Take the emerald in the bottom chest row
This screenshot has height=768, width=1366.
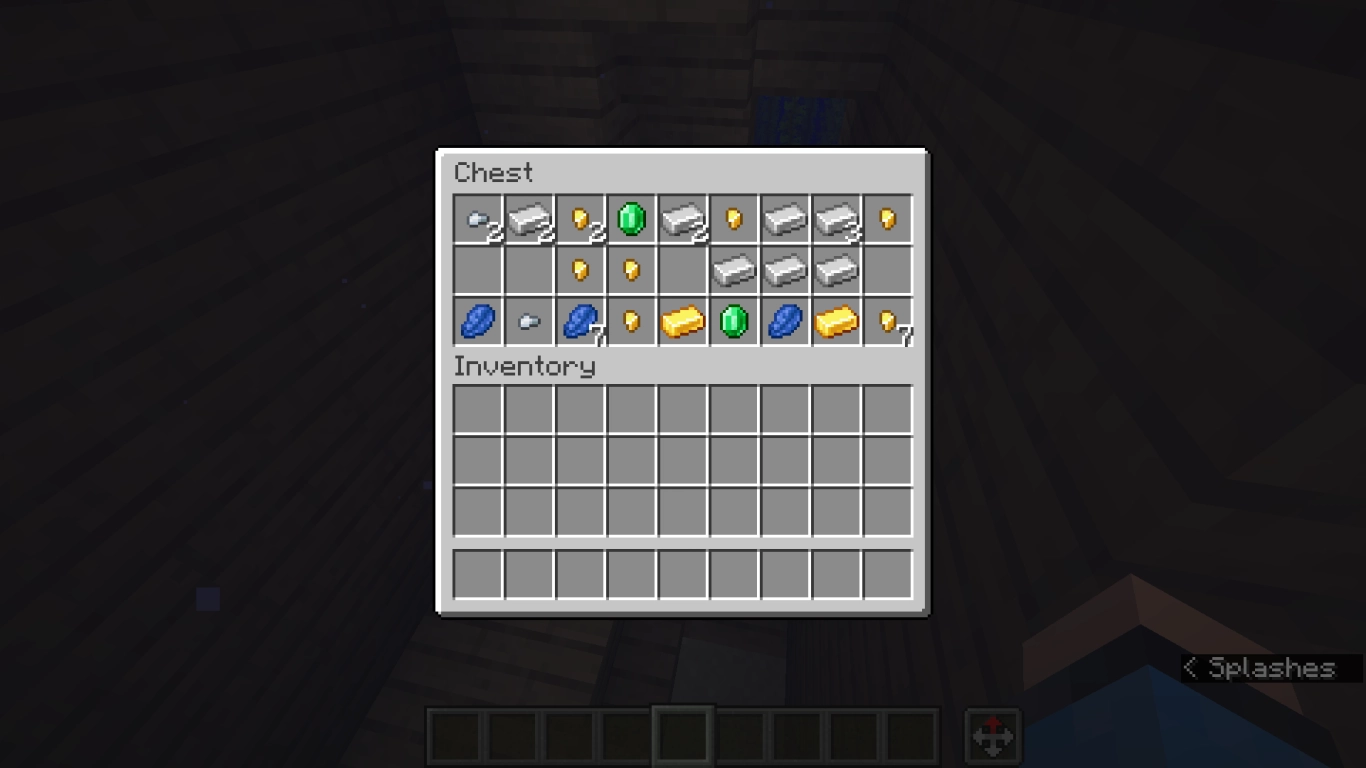734,320
